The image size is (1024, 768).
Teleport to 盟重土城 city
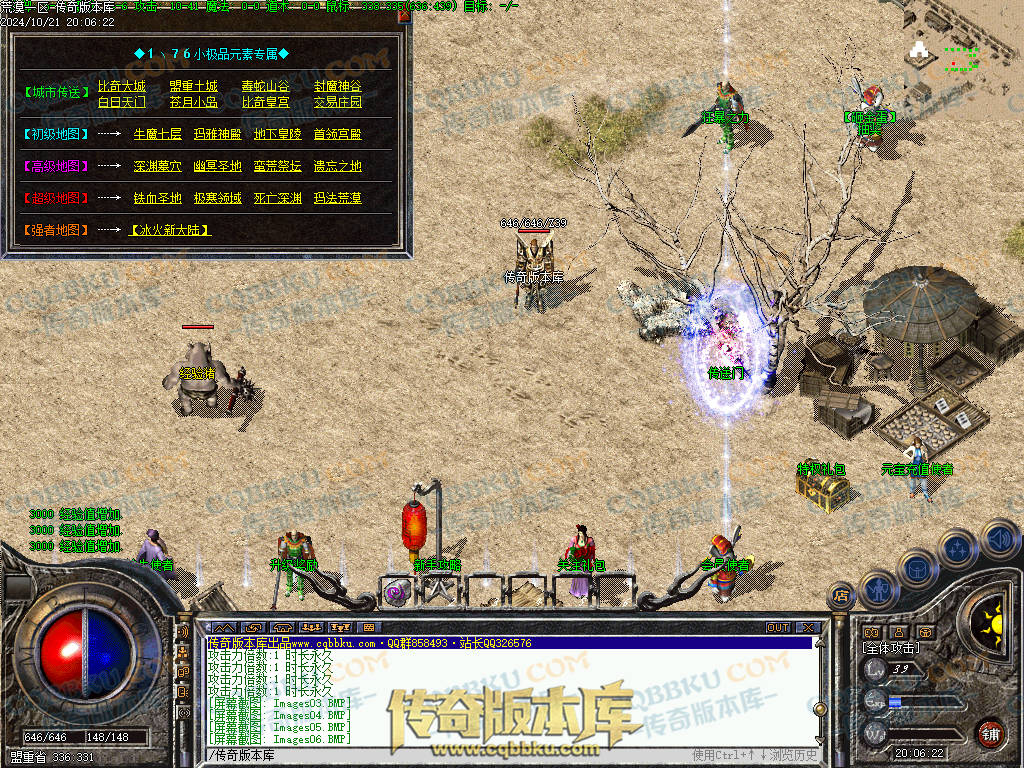click(x=193, y=86)
